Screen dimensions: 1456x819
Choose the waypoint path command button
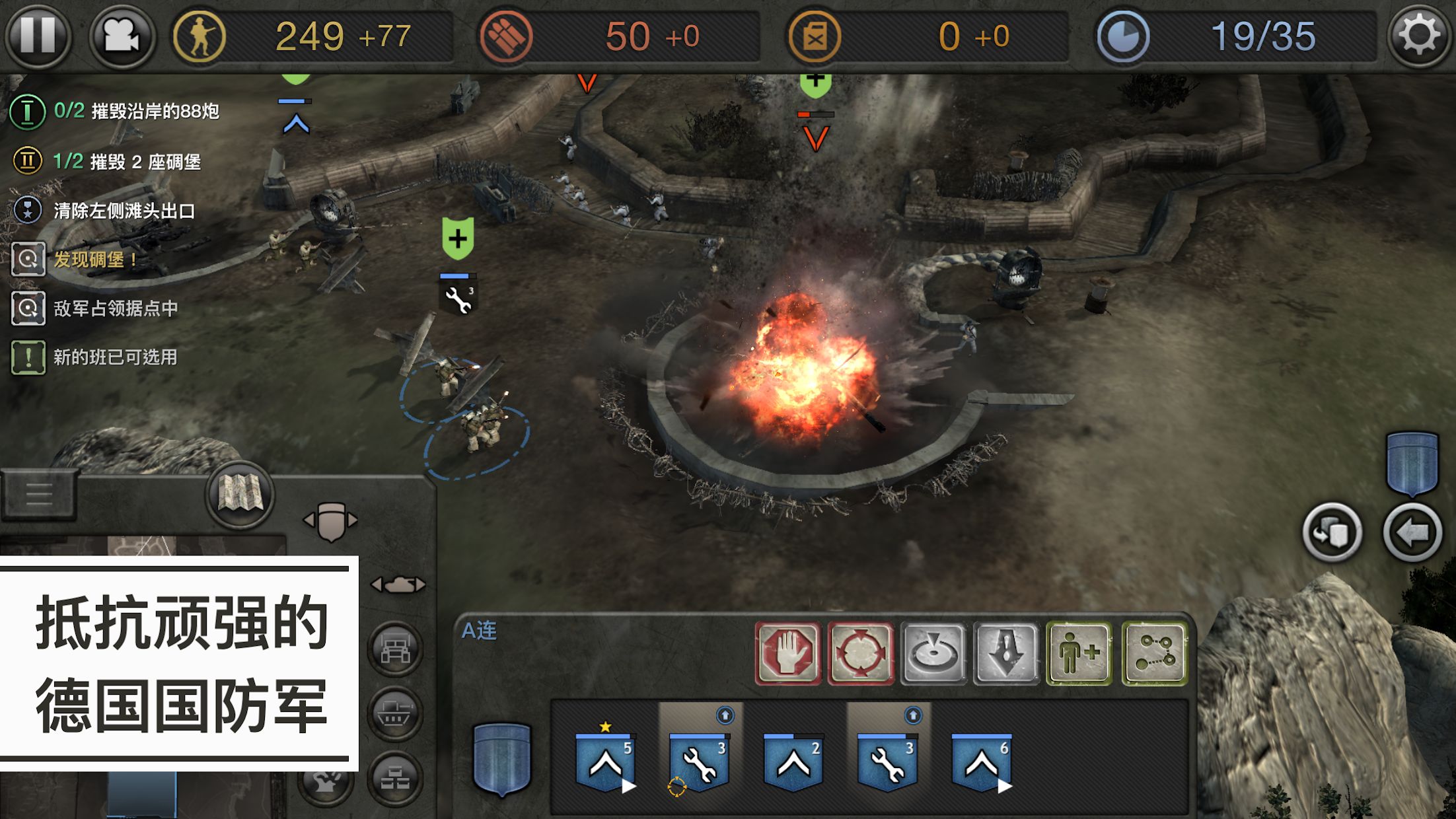(1155, 653)
